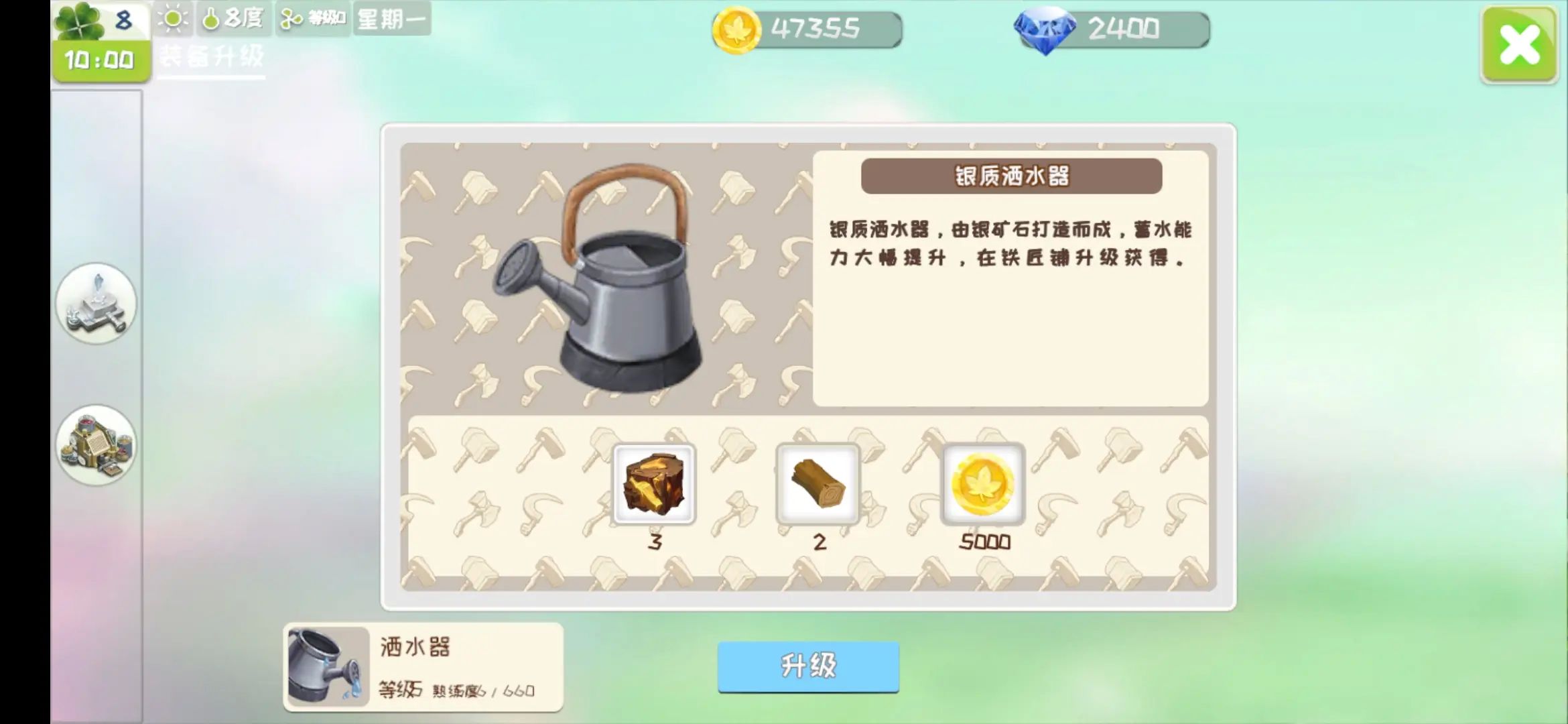Close the upgrade panel with X
The height and width of the screenshot is (724, 1568).
[1518, 44]
